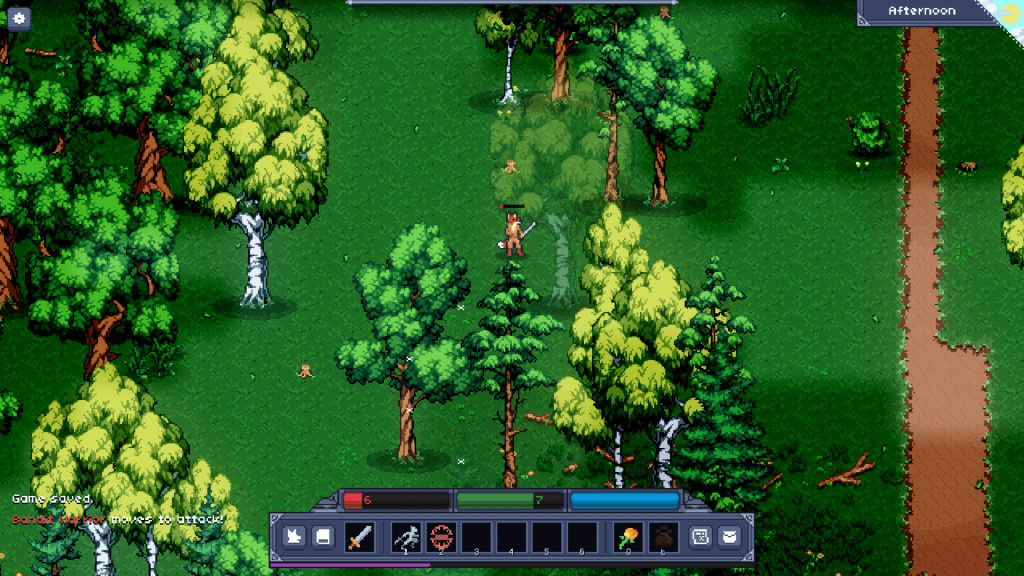This screenshot has height=576, width=1024.
Task: Use the orange flower item slot
Action: click(628, 537)
